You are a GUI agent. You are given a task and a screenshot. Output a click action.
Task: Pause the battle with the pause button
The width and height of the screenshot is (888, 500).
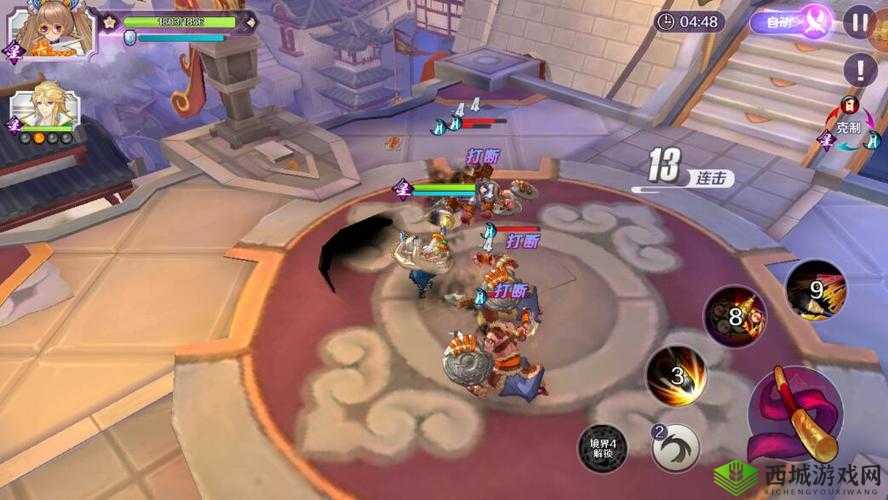(858, 22)
